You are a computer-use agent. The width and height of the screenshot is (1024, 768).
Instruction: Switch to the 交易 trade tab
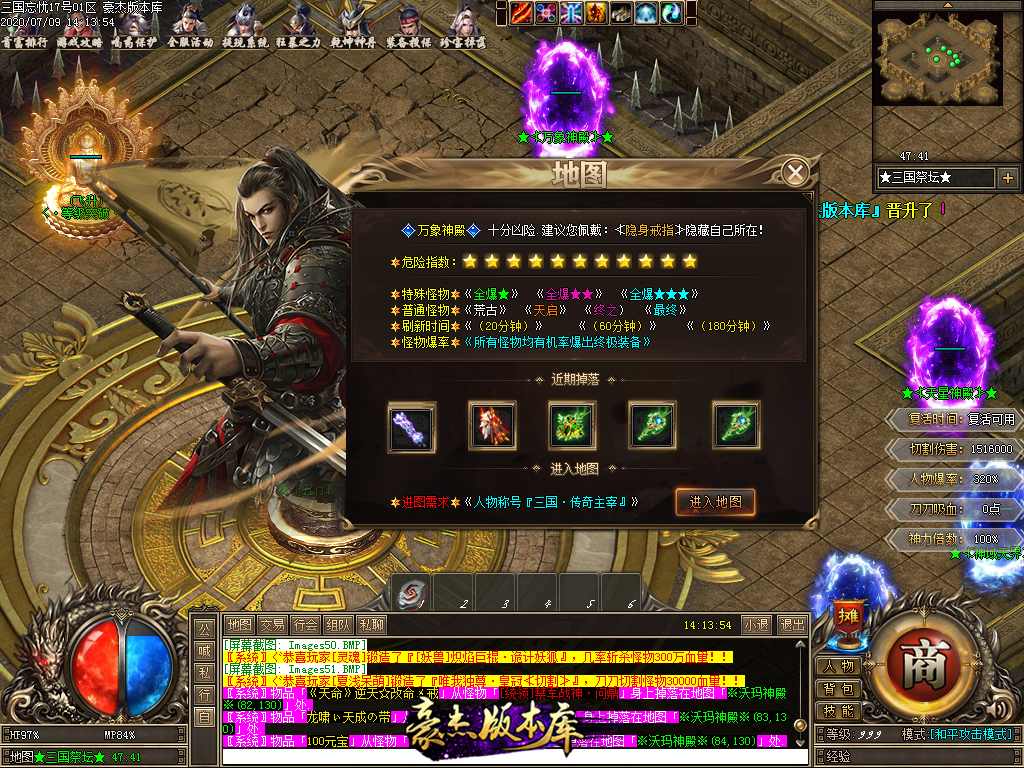[272, 625]
